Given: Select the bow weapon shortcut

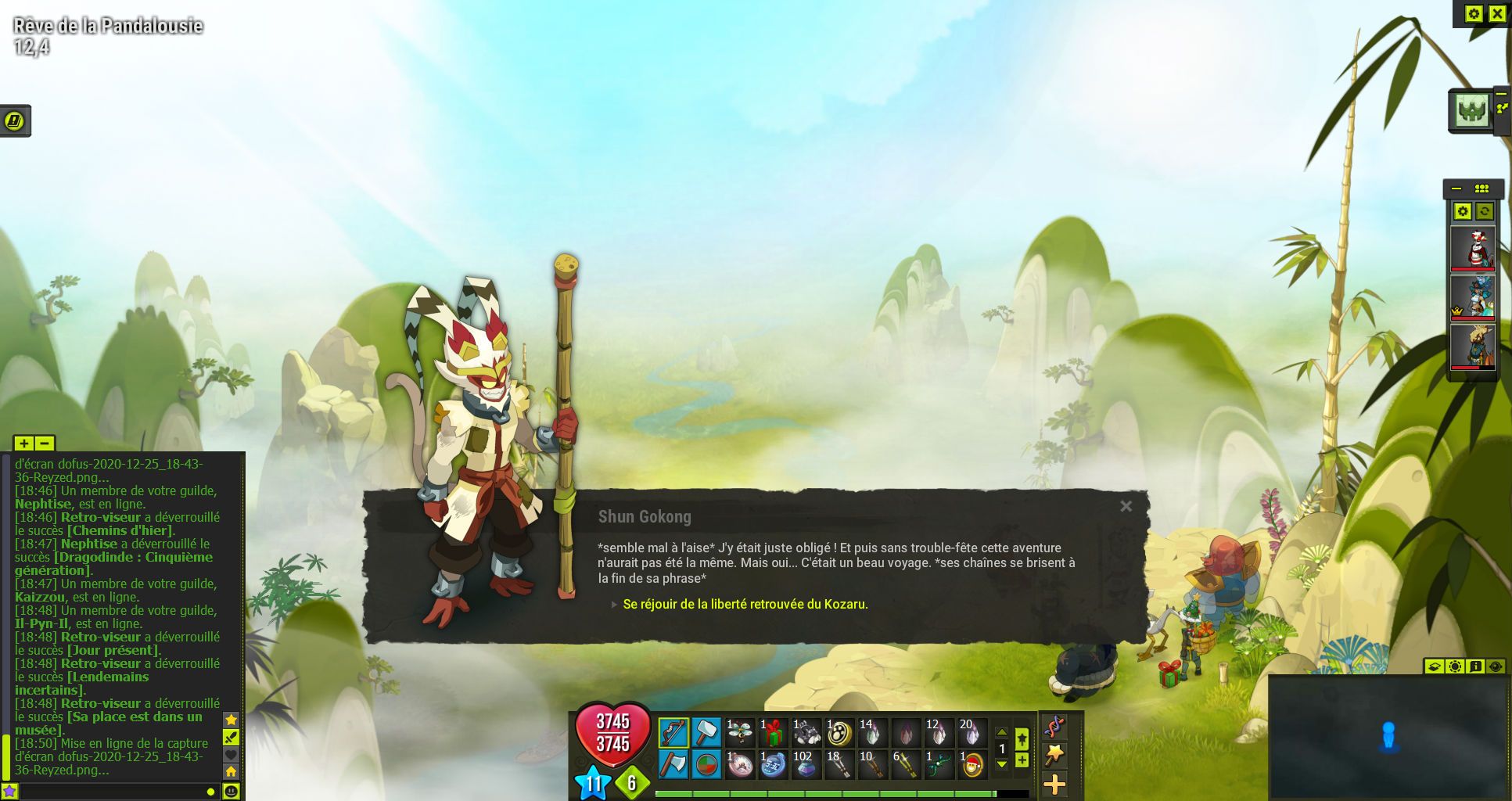Looking at the screenshot, I should tap(673, 733).
